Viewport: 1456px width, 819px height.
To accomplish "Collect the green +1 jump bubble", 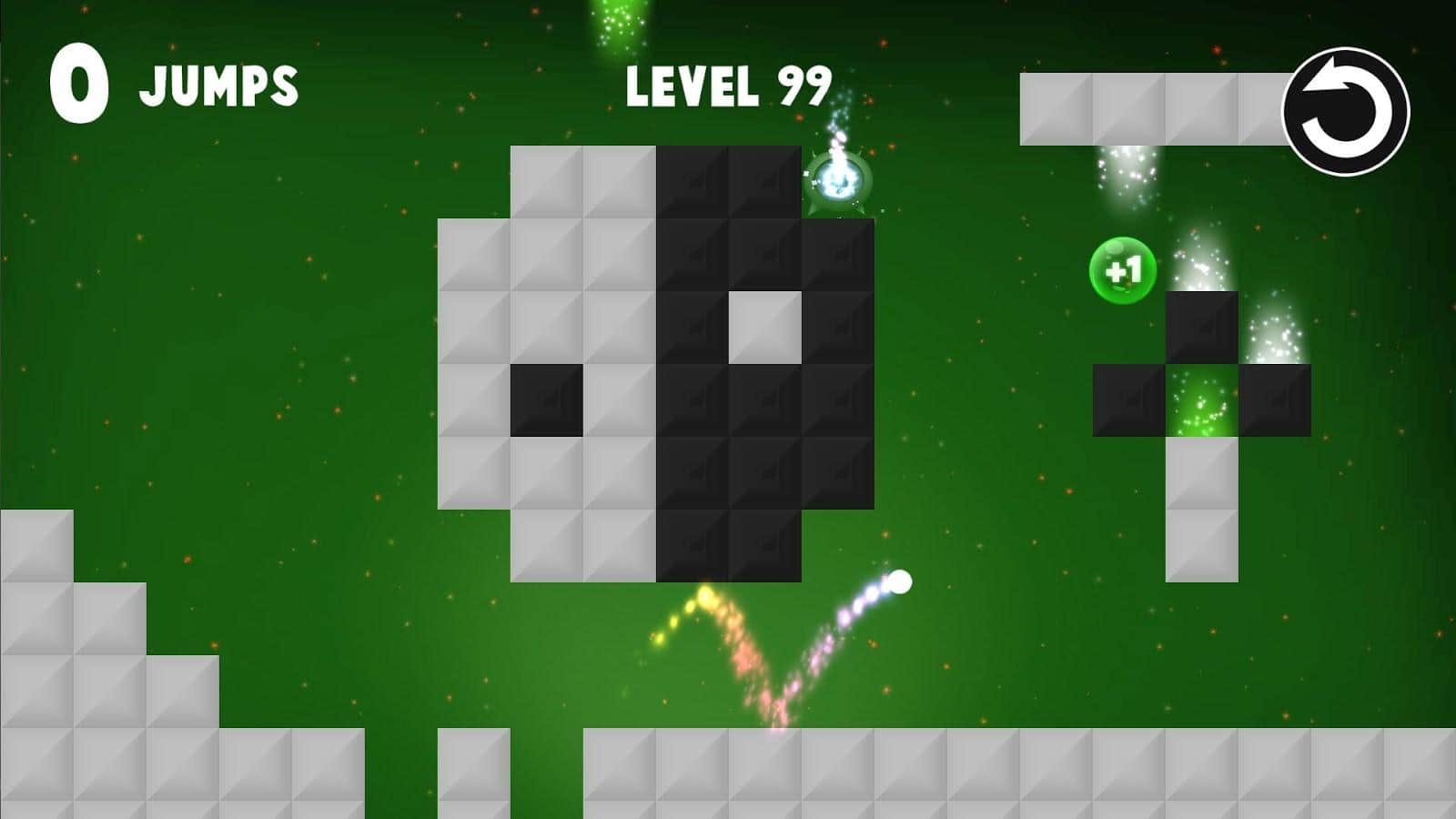I will coord(1124,268).
